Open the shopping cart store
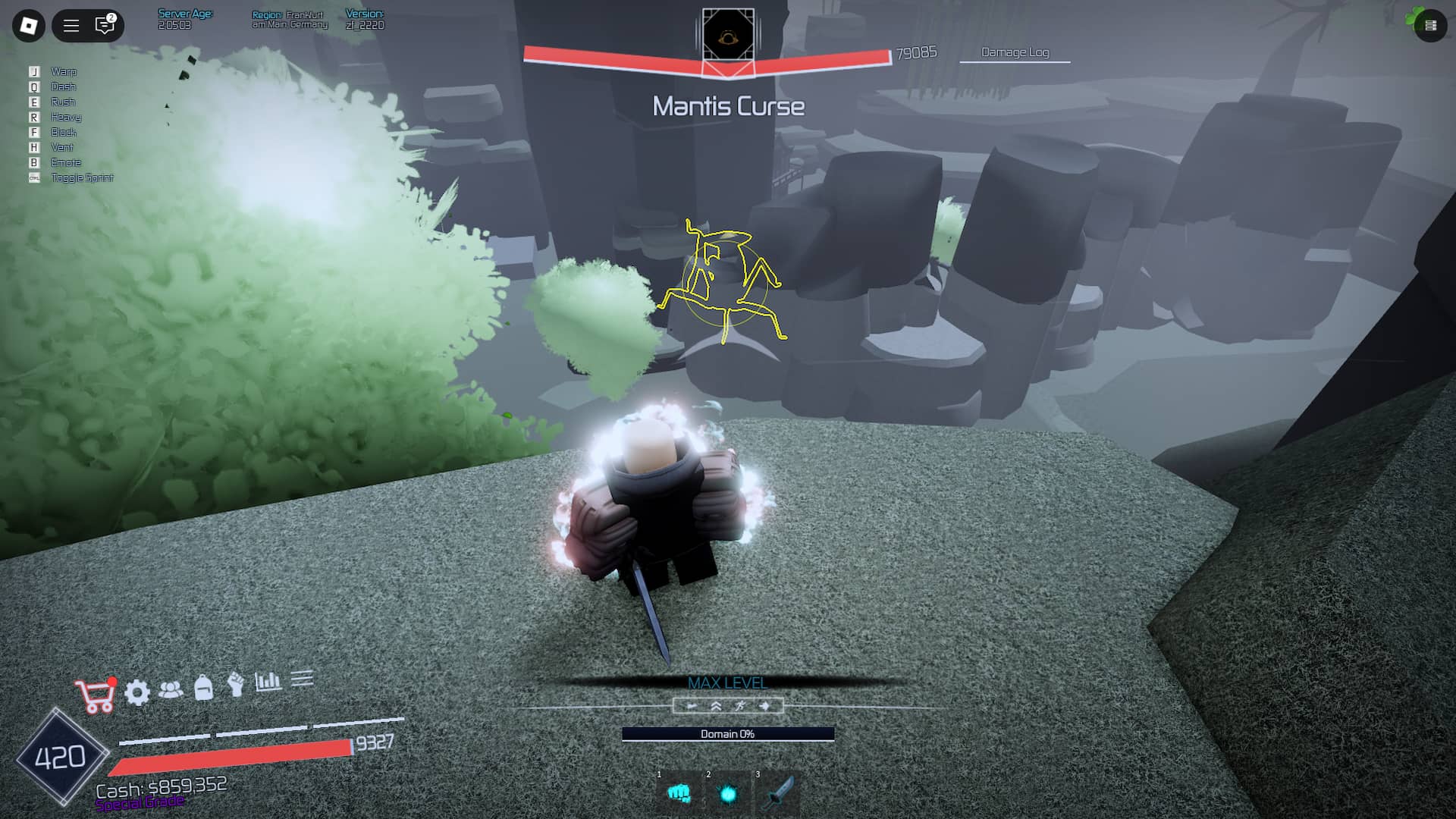This screenshot has width=1456, height=819. pyautogui.click(x=96, y=696)
